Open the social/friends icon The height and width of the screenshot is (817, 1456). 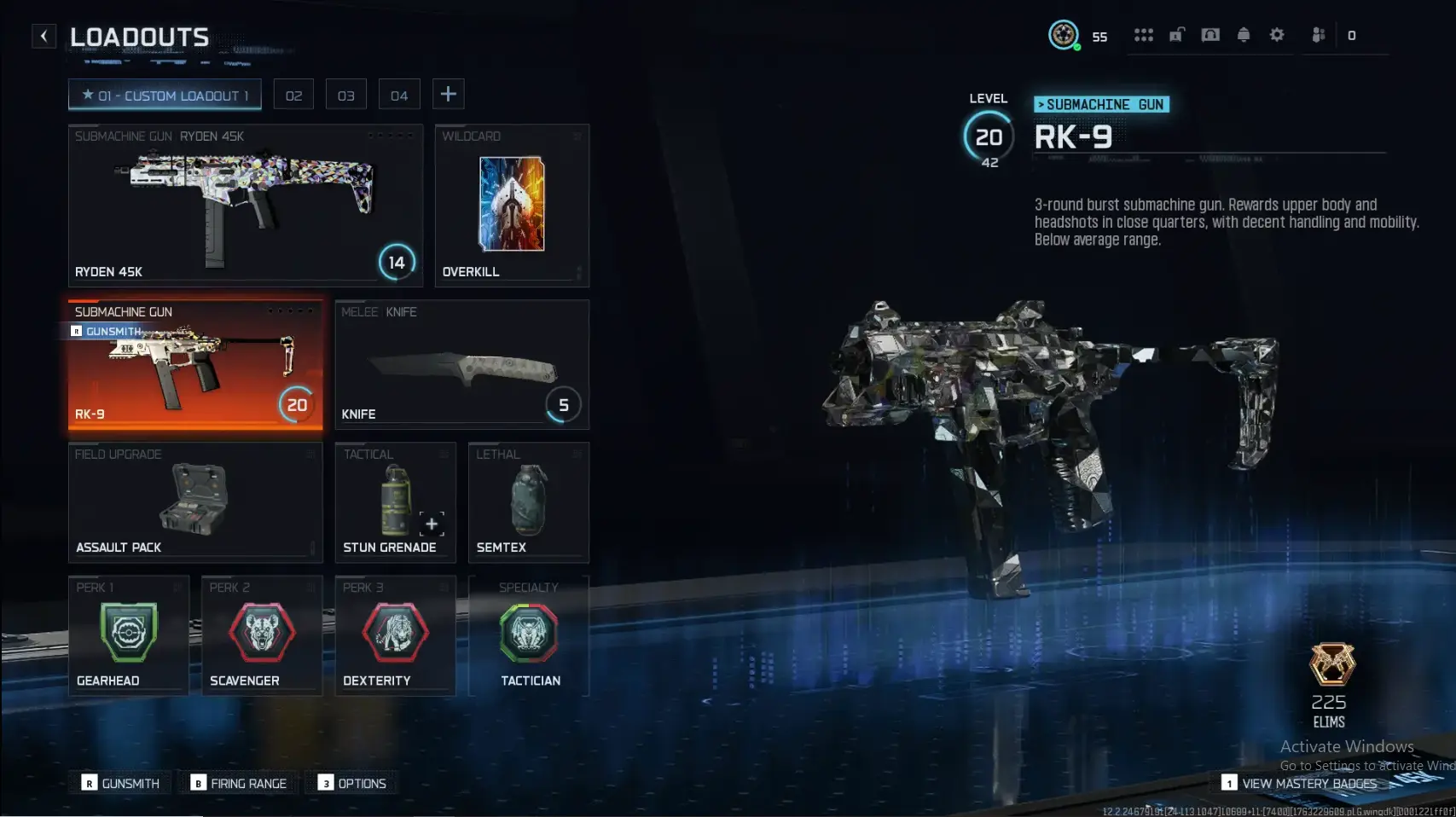point(1319,35)
